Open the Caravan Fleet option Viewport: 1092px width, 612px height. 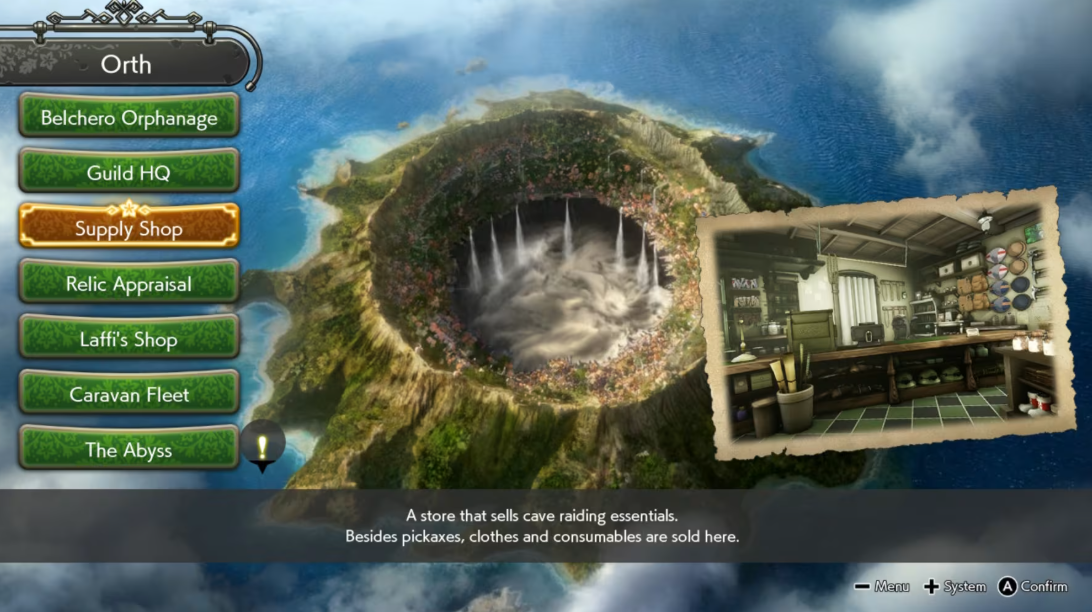(x=129, y=394)
